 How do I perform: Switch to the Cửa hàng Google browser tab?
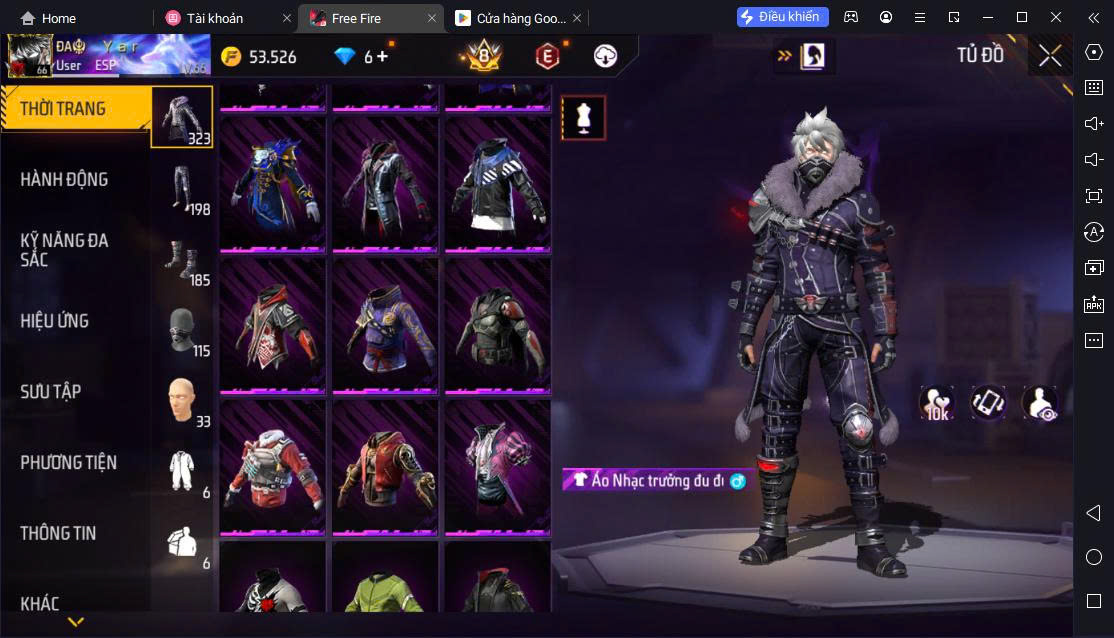(x=511, y=18)
